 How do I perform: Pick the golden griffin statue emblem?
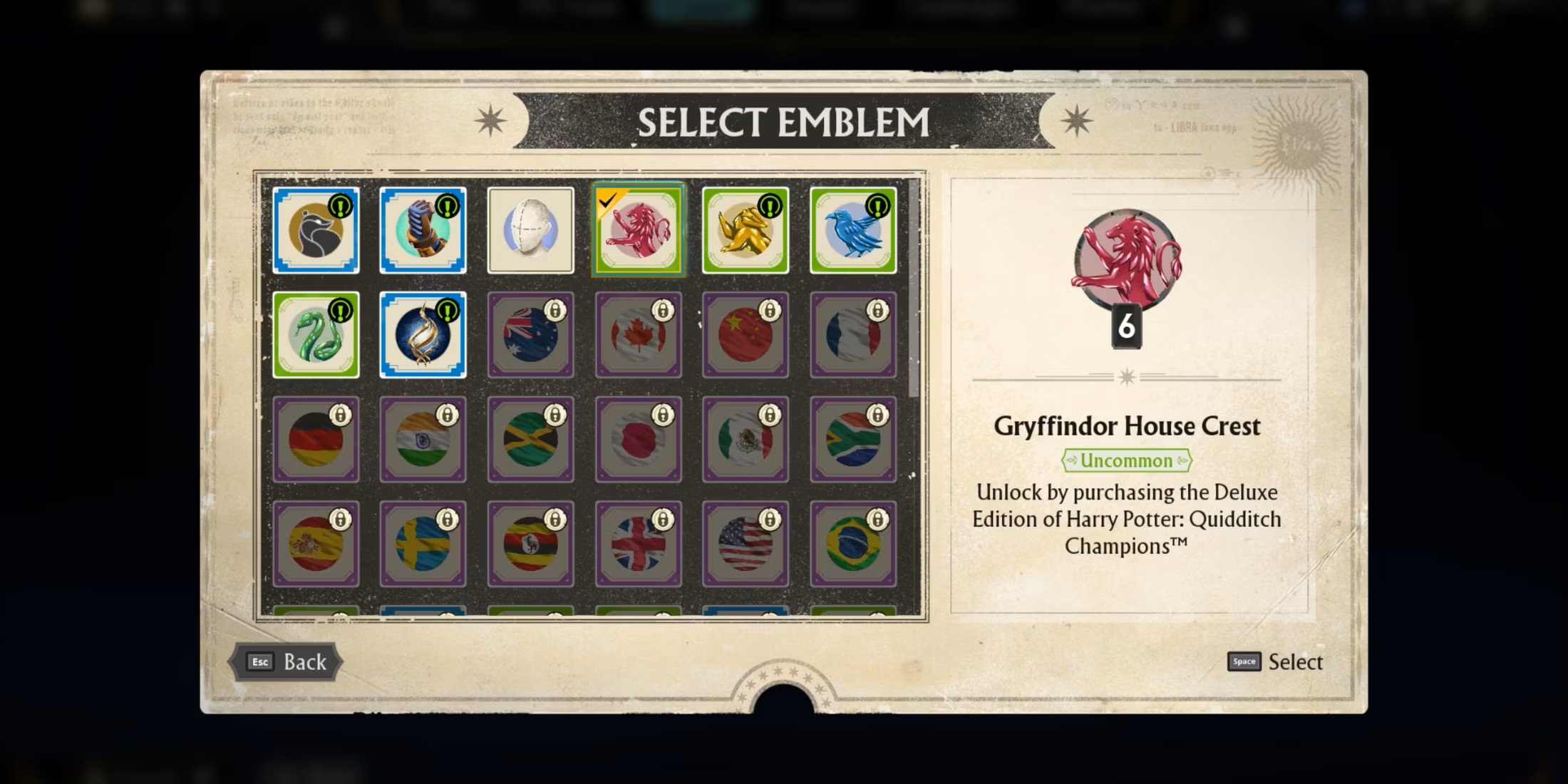tap(746, 230)
